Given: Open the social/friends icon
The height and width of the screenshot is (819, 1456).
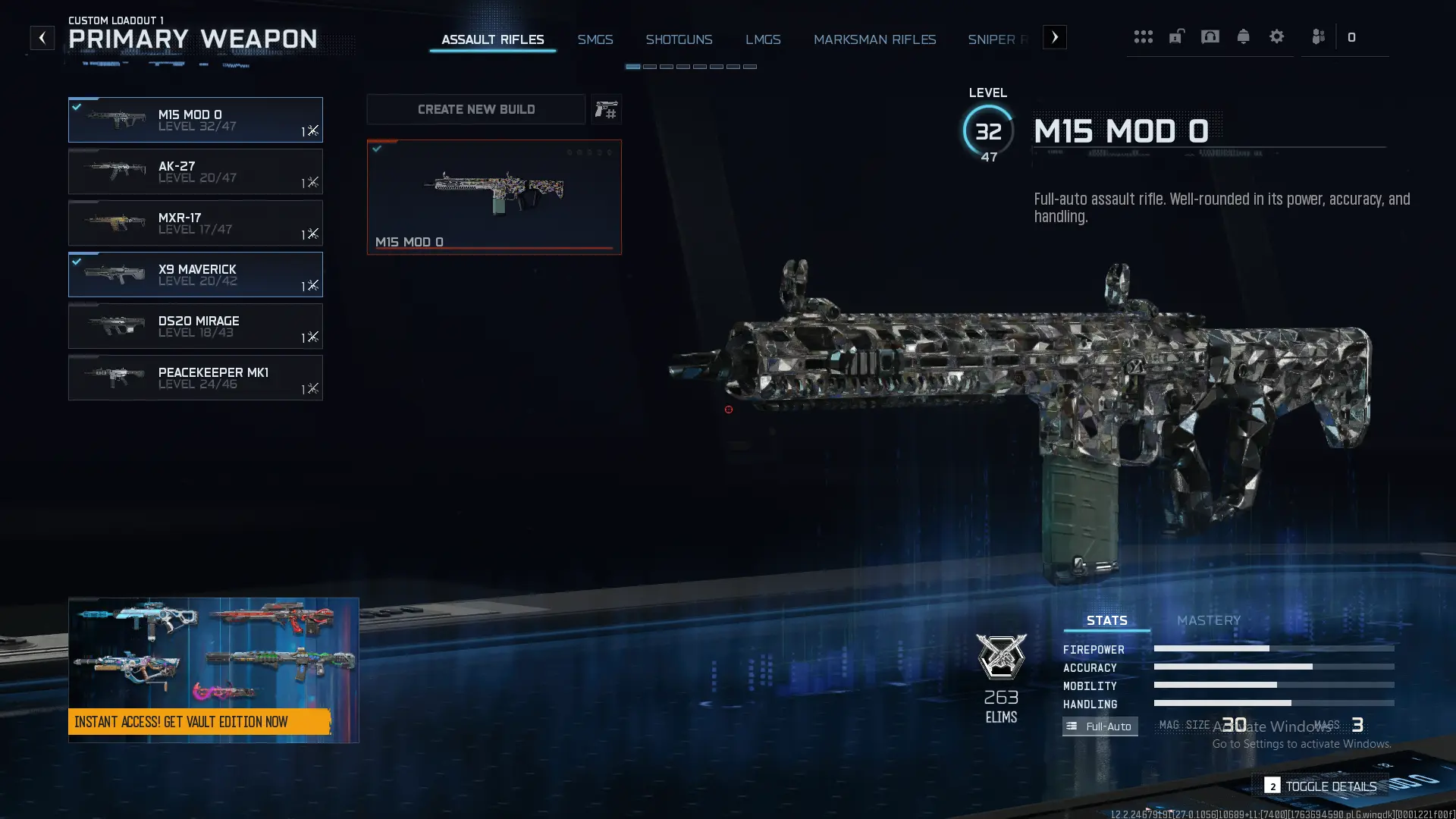Looking at the screenshot, I should 1318,36.
